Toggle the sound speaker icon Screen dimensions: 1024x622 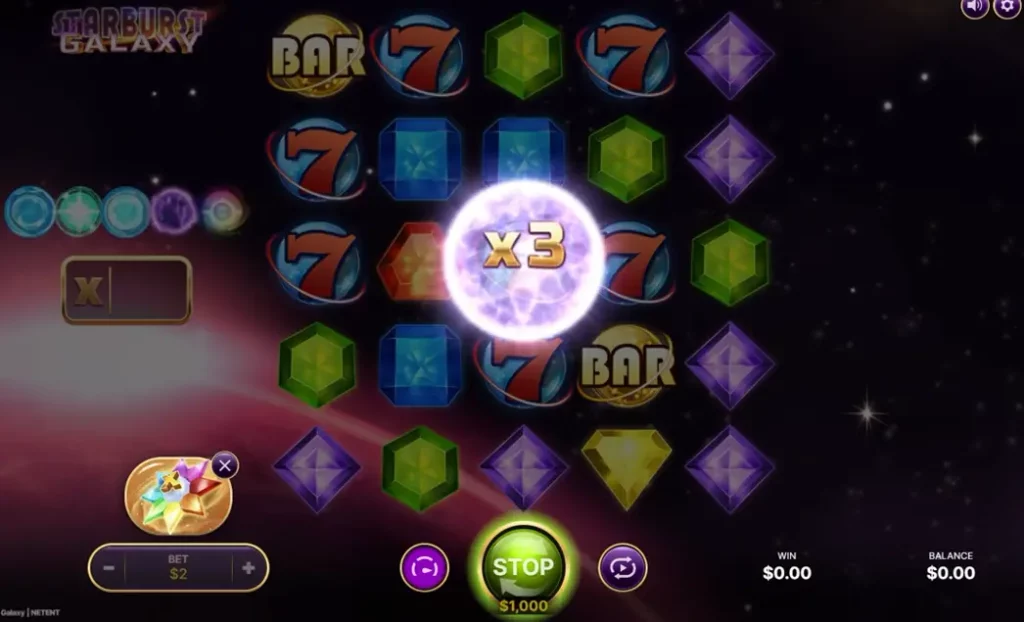975,7
